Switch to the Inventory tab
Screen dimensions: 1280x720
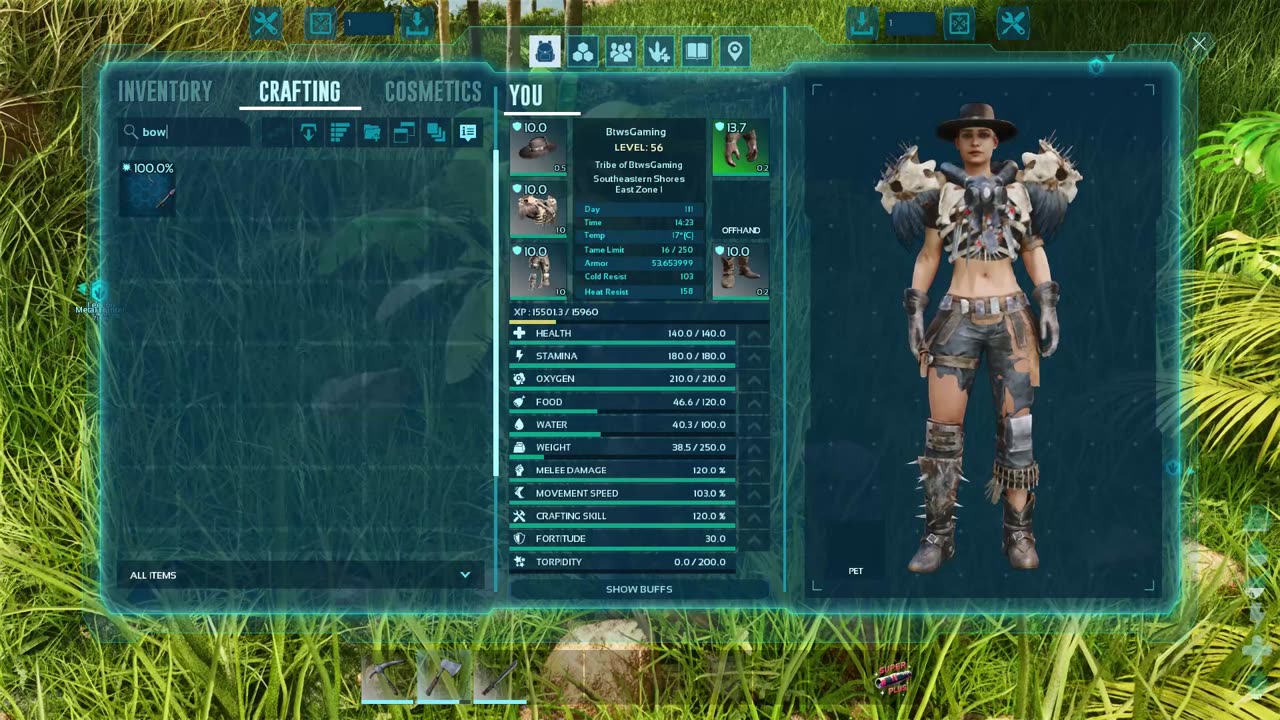tap(165, 92)
